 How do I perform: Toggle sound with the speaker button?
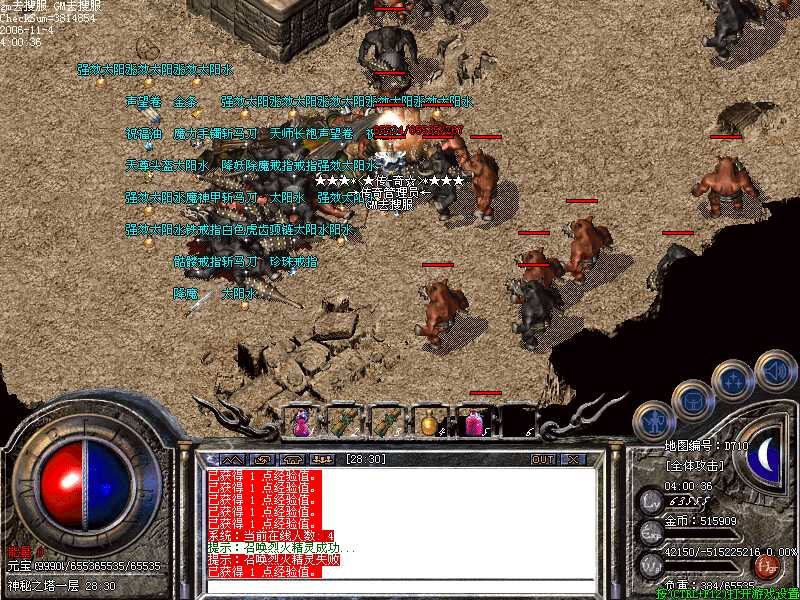click(x=775, y=370)
